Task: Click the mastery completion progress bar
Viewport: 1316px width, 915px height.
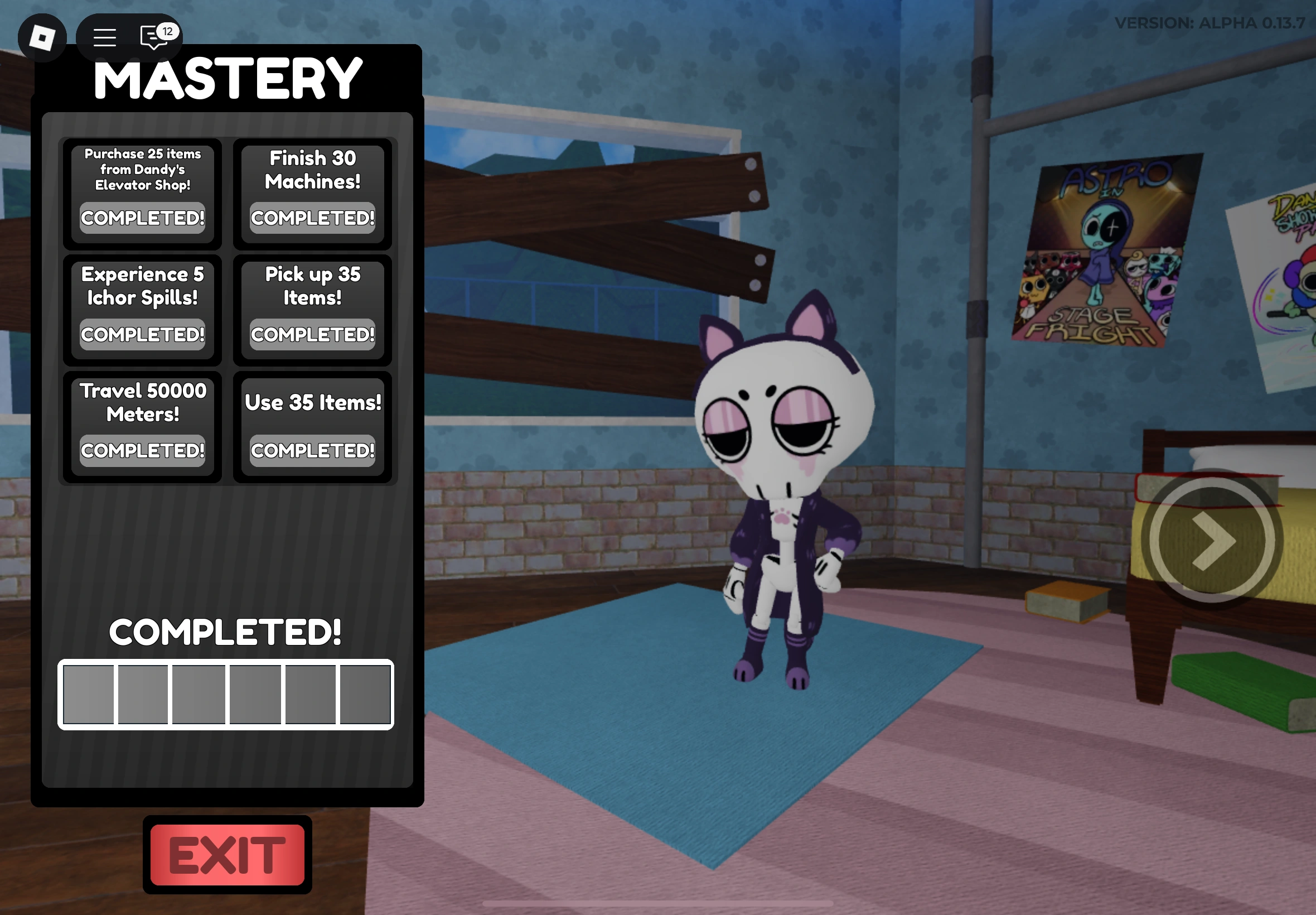Action: tap(226, 695)
